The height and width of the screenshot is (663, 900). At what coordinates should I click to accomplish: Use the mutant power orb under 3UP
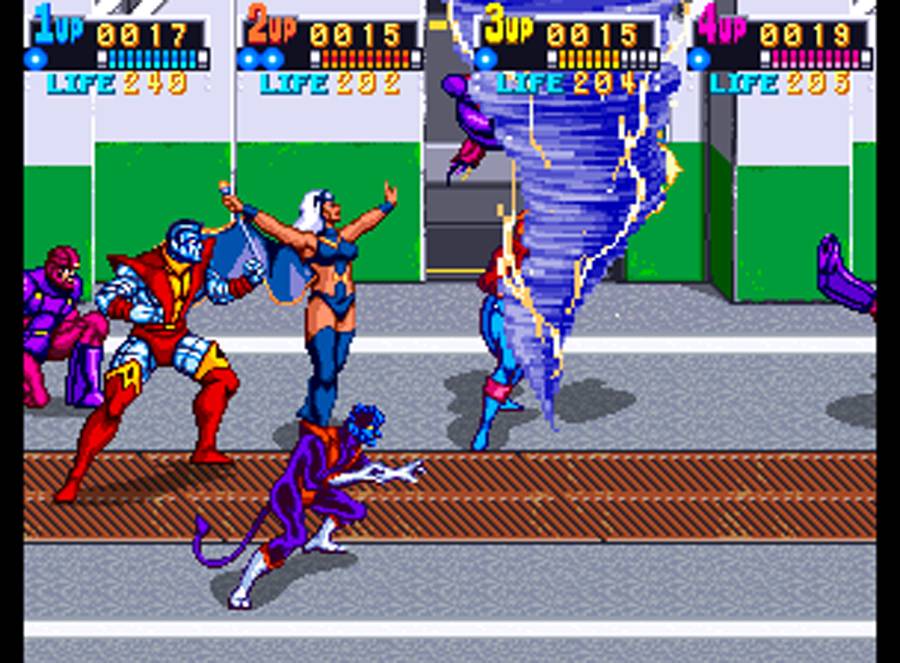pos(486,58)
